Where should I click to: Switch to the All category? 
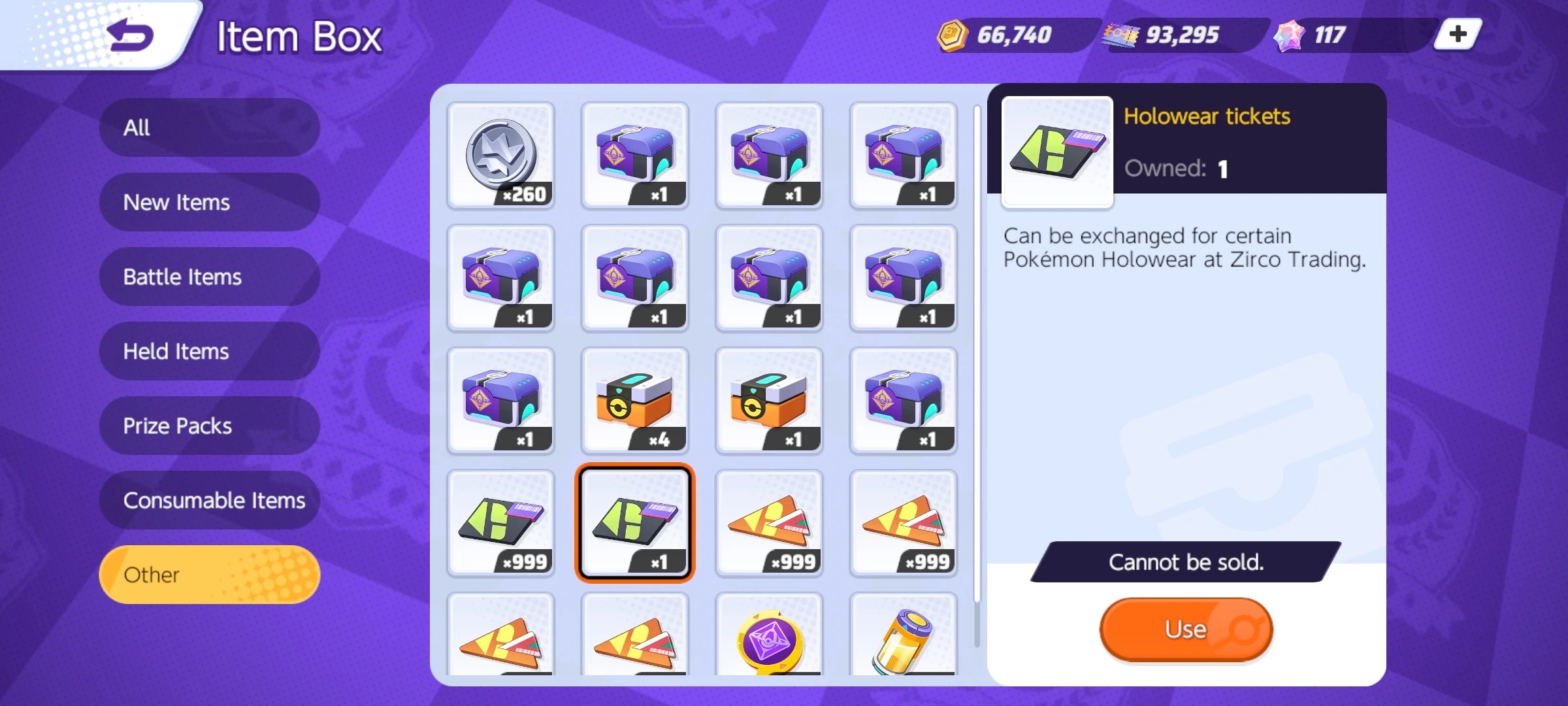[209, 127]
